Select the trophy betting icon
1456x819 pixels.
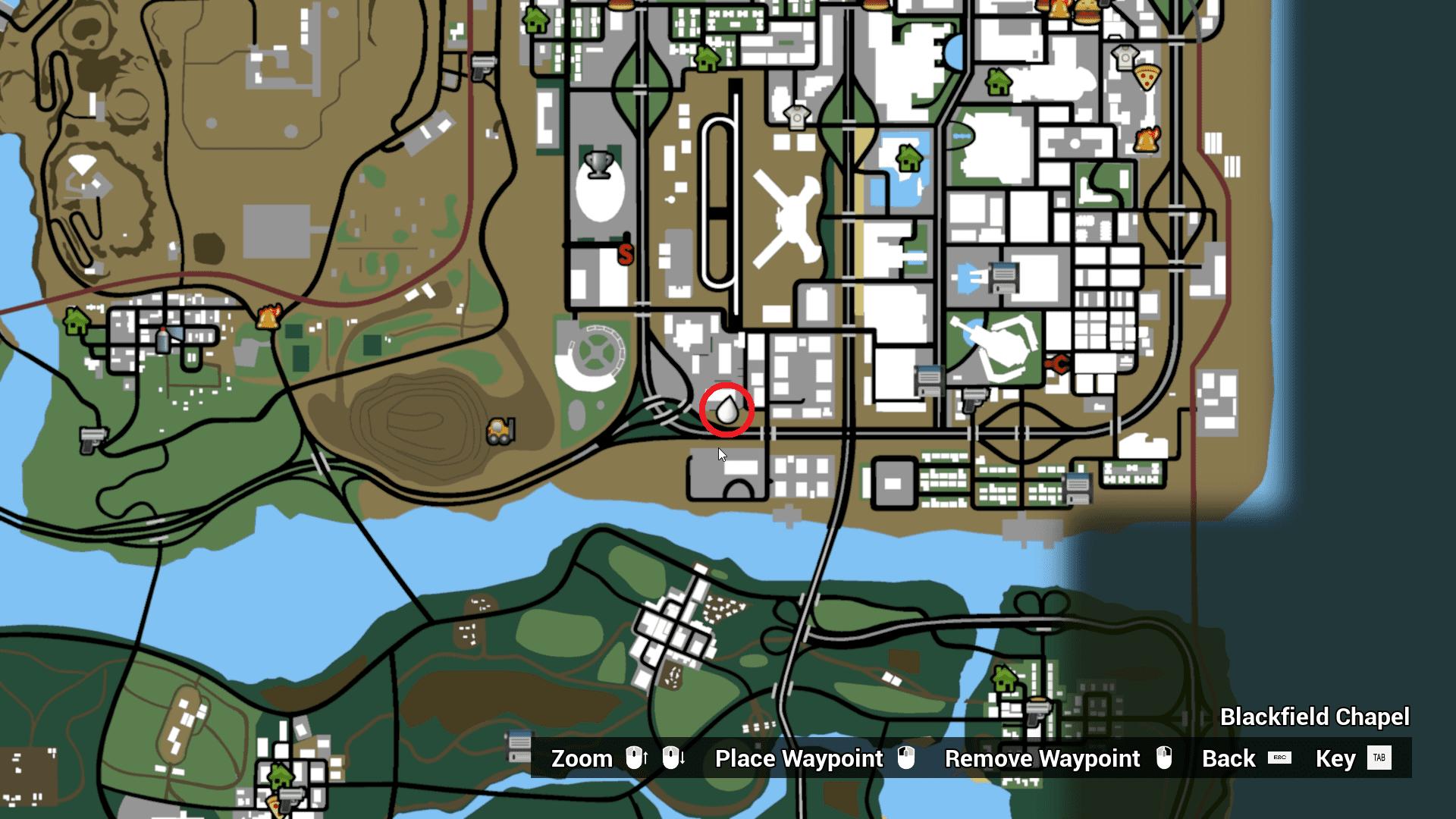598,163
